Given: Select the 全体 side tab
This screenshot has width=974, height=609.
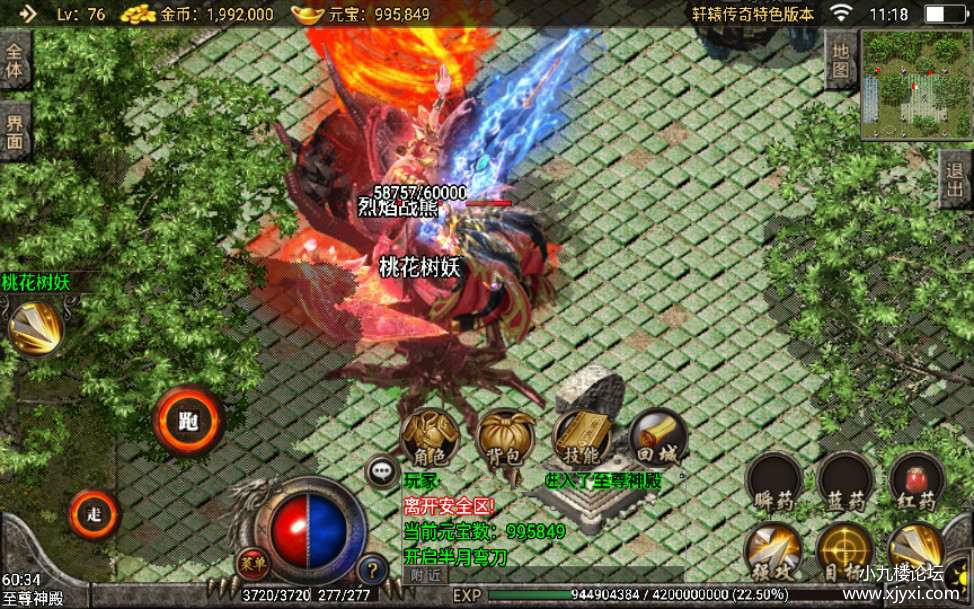Looking at the screenshot, I should 15,60.
